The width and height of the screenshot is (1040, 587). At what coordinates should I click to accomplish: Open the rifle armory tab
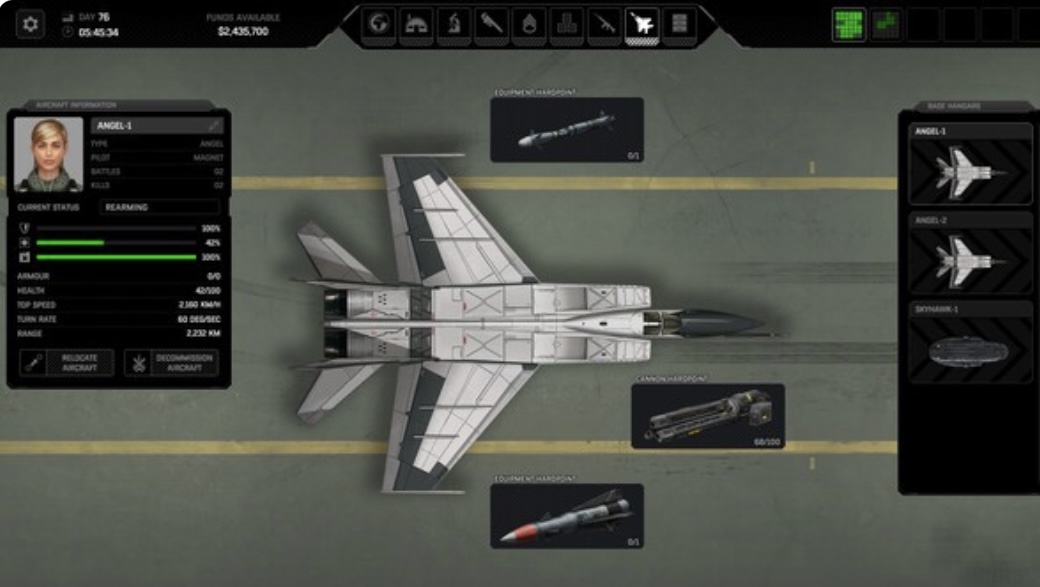click(604, 24)
